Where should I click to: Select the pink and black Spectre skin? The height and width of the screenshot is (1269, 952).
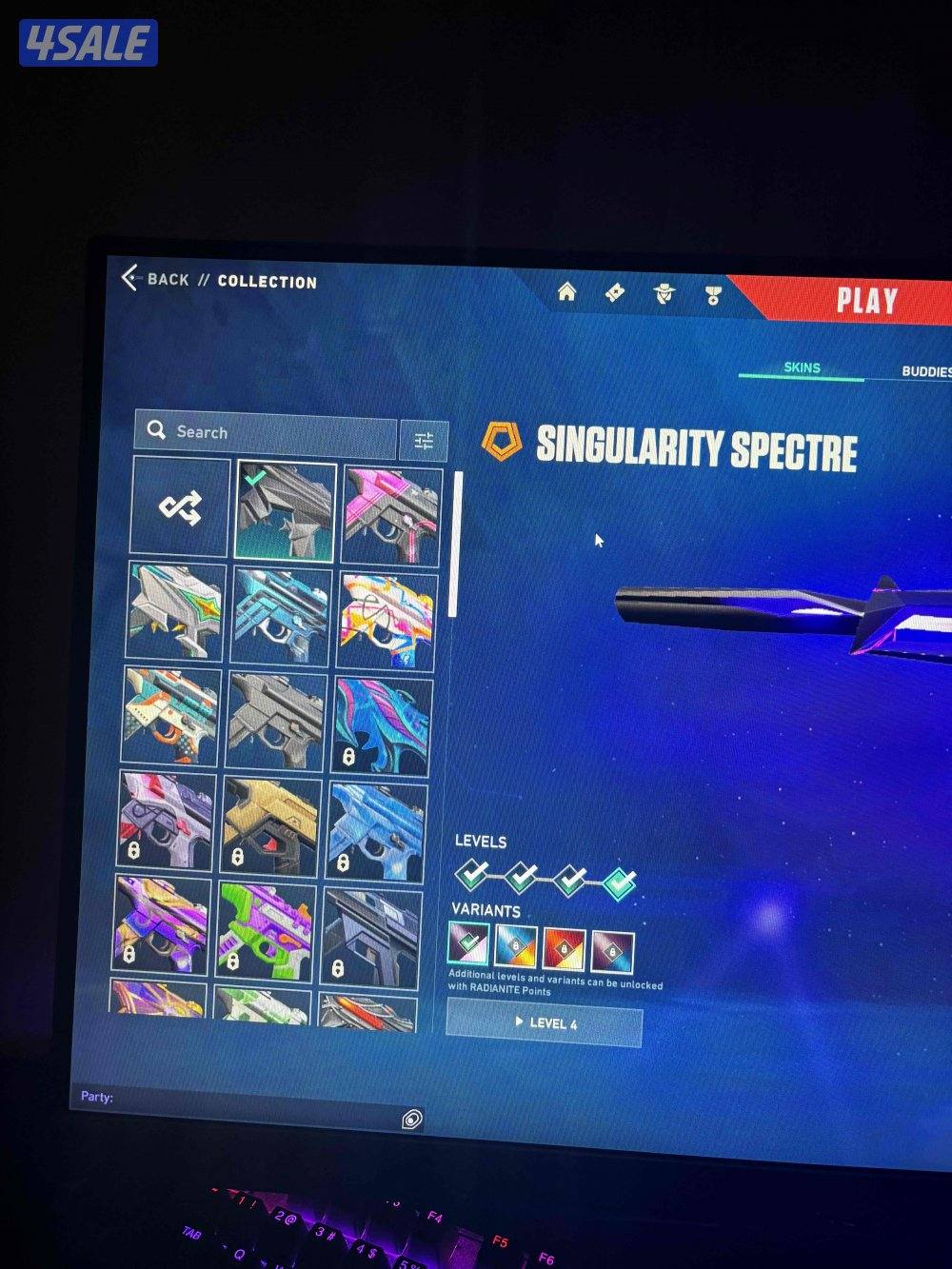[391, 515]
